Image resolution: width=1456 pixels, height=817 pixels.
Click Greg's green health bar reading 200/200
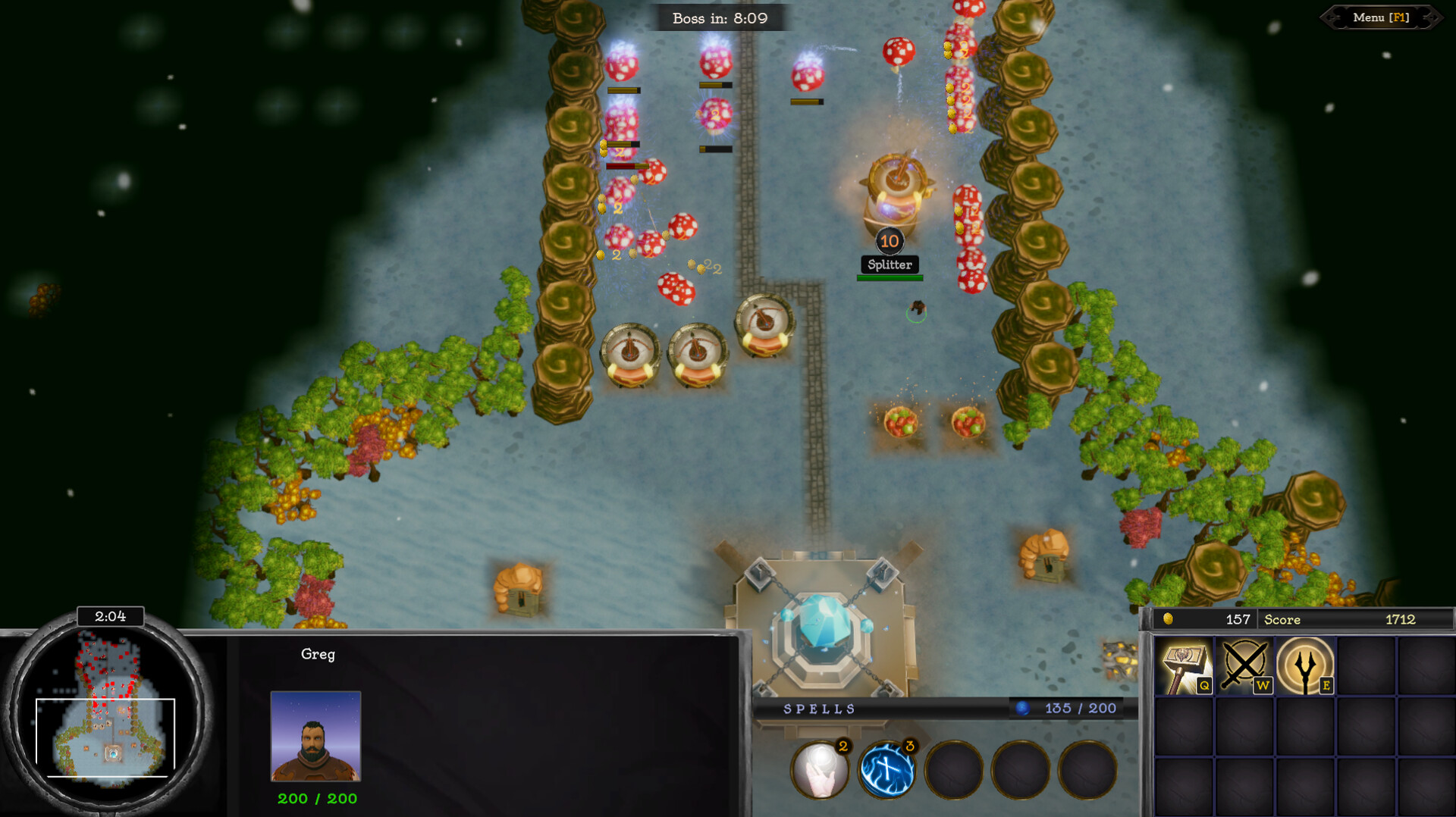317,798
